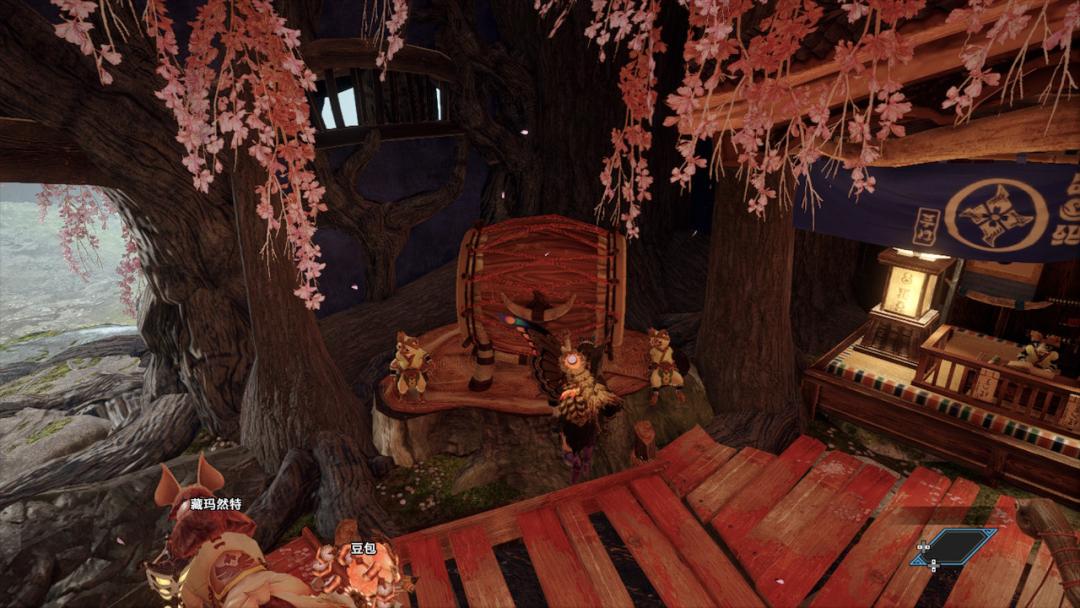This screenshot has width=1080, height=608.
Task: Open the blue action bar shortcut panel
Action: [953, 547]
